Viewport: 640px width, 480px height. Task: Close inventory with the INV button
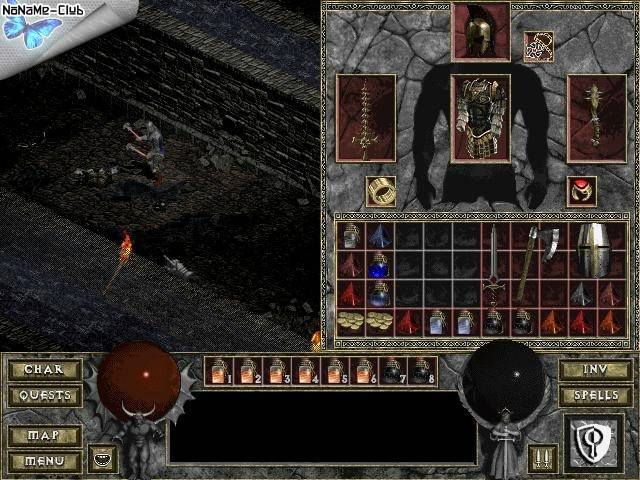coord(594,369)
